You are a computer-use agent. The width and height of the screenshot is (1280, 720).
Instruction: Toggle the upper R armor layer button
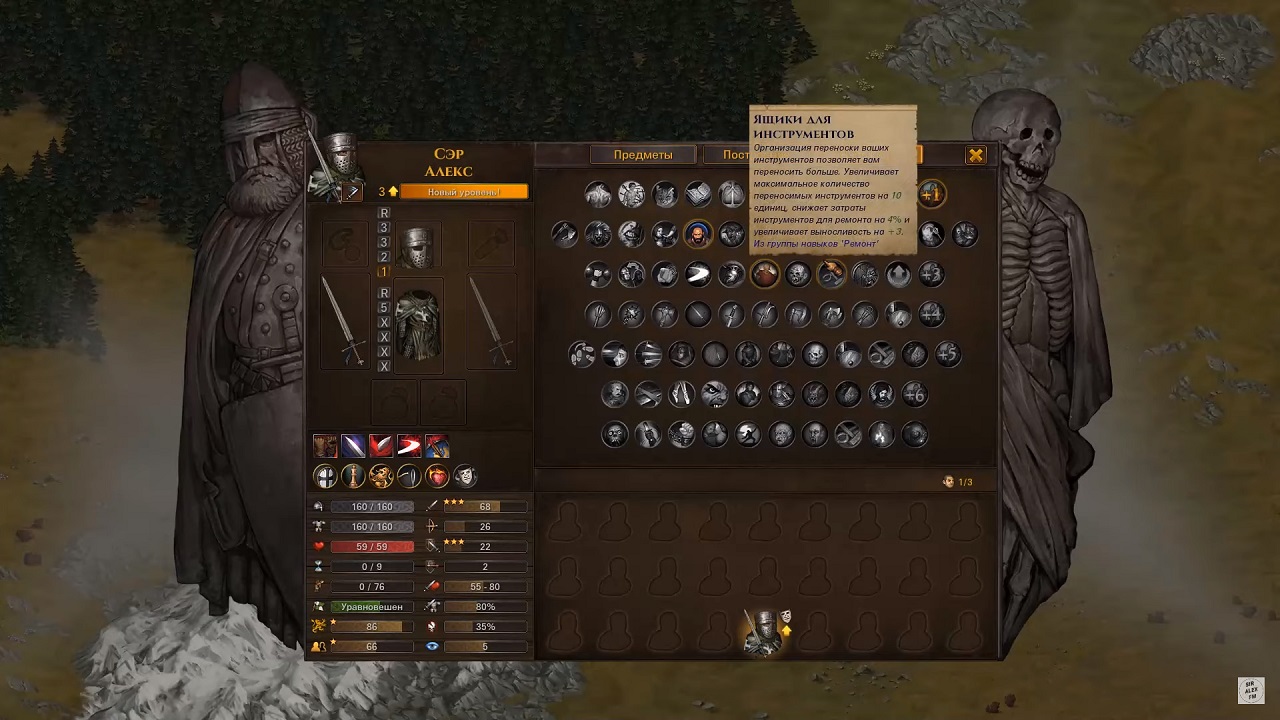coord(384,213)
